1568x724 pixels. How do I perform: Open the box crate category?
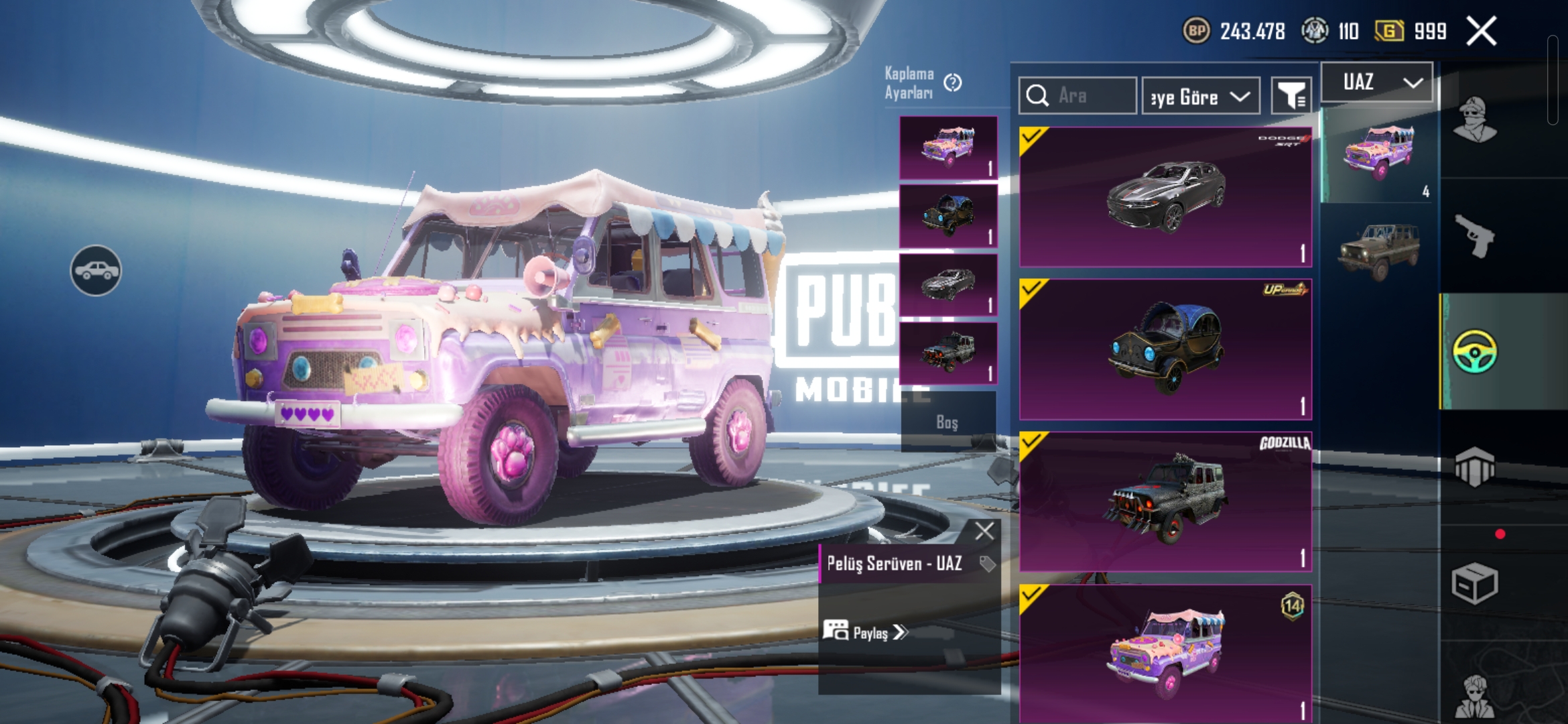coord(1474,583)
